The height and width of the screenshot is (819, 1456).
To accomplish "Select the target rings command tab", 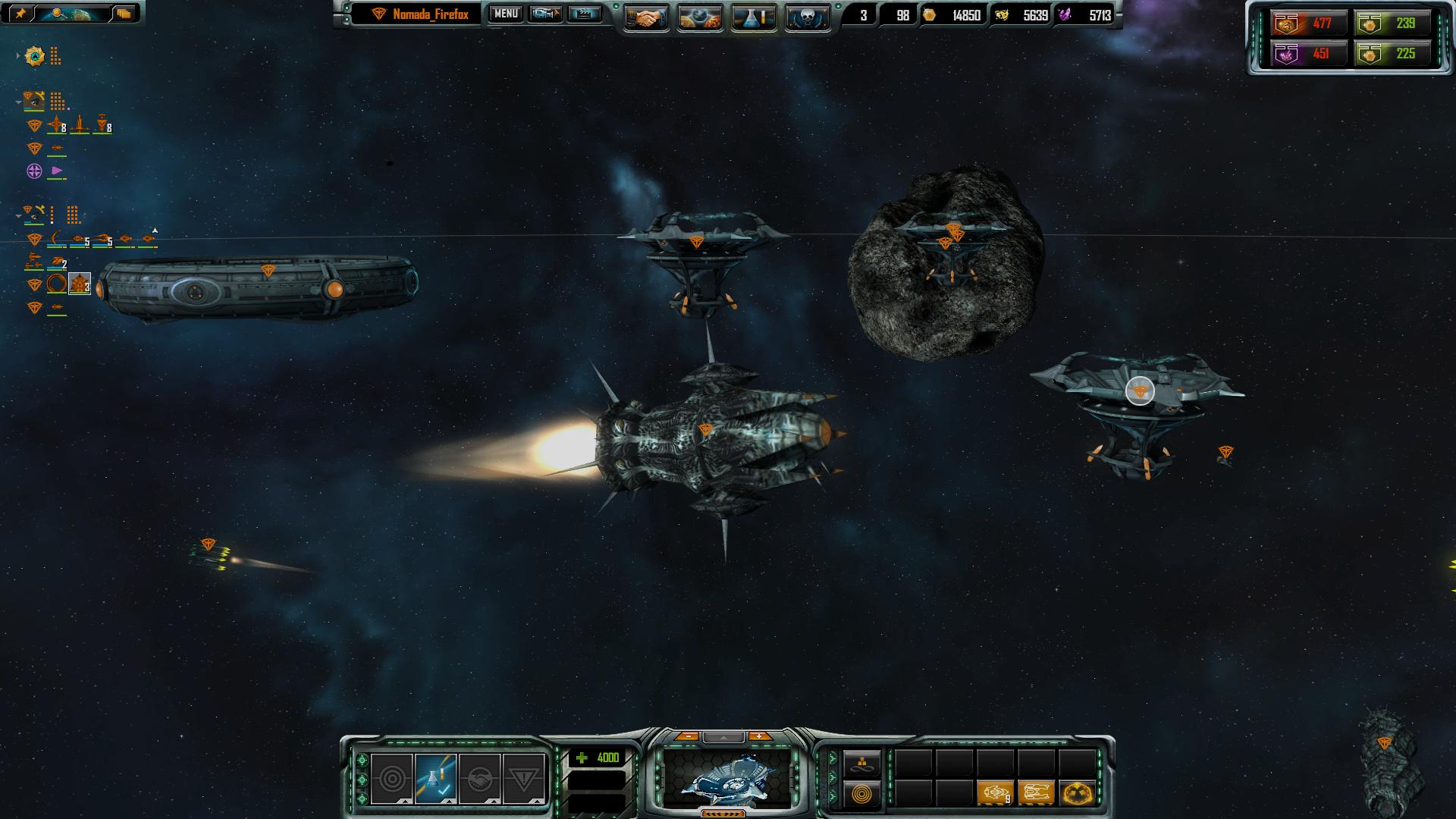I will [392, 778].
